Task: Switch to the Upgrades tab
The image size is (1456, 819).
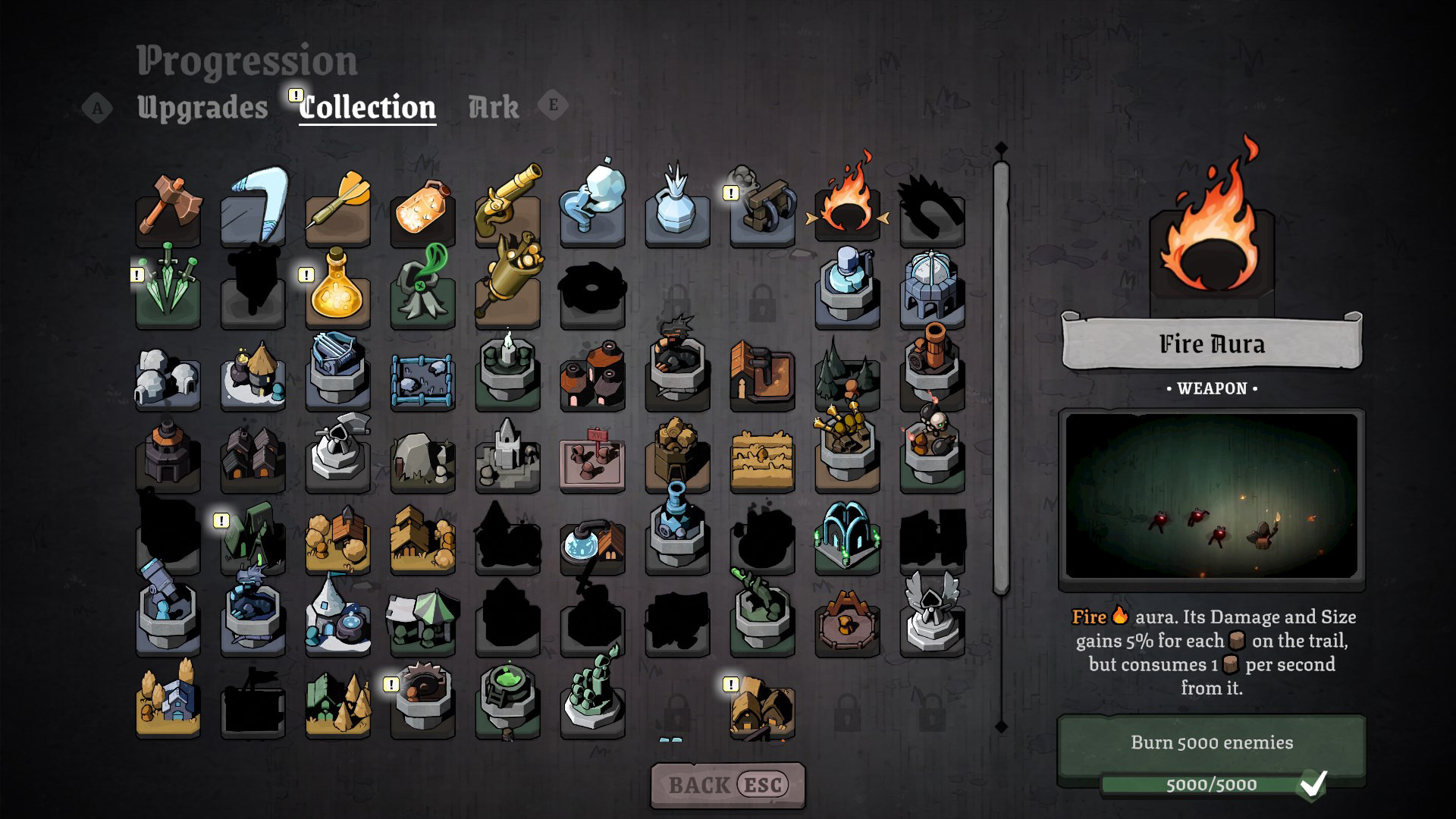Action: pos(202,108)
